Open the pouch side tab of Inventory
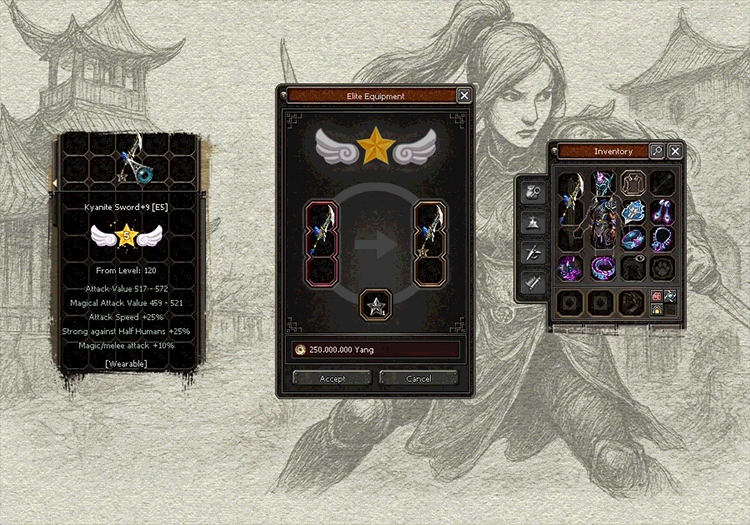 click(x=534, y=192)
